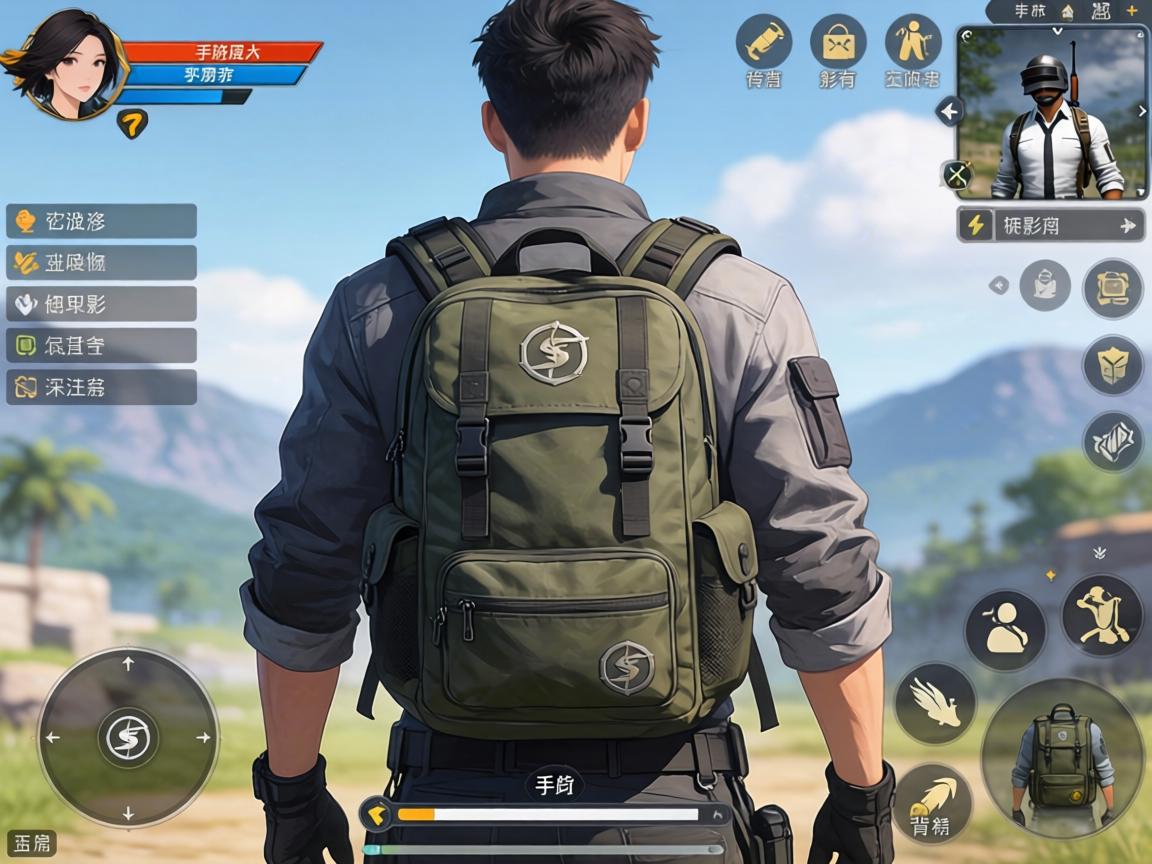Open the round envelope icon in the top bar

[x=838, y=42]
